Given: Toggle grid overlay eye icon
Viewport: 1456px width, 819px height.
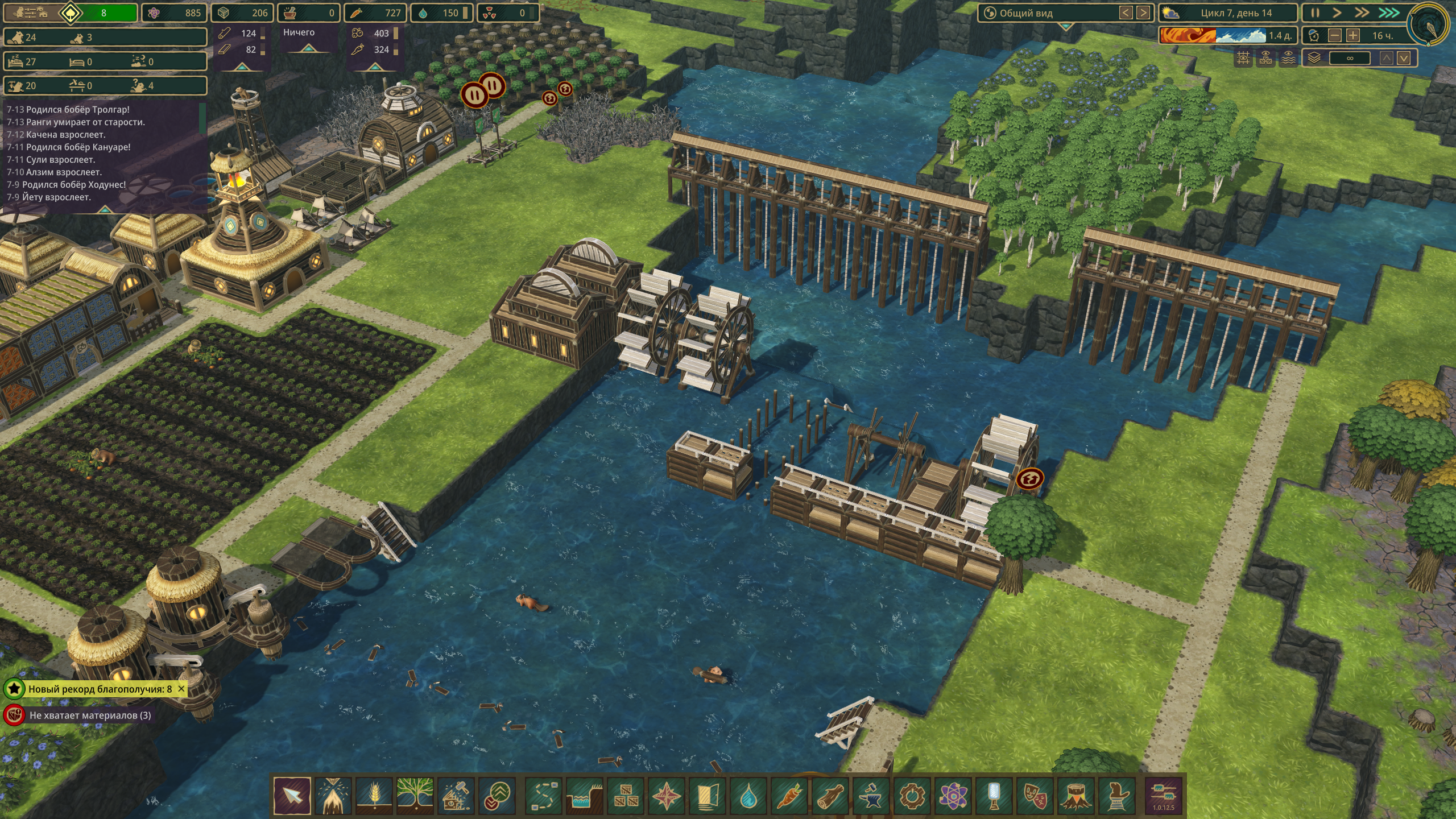Looking at the screenshot, I should tap(1243, 58).
